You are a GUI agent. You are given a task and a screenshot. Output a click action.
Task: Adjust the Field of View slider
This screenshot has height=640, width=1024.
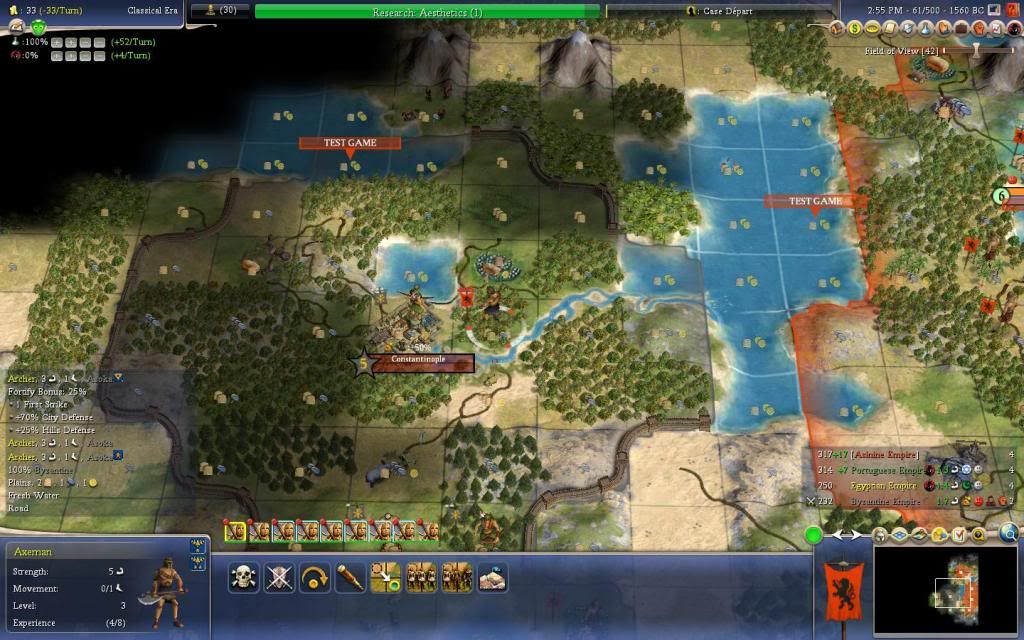tap(974, 50)
